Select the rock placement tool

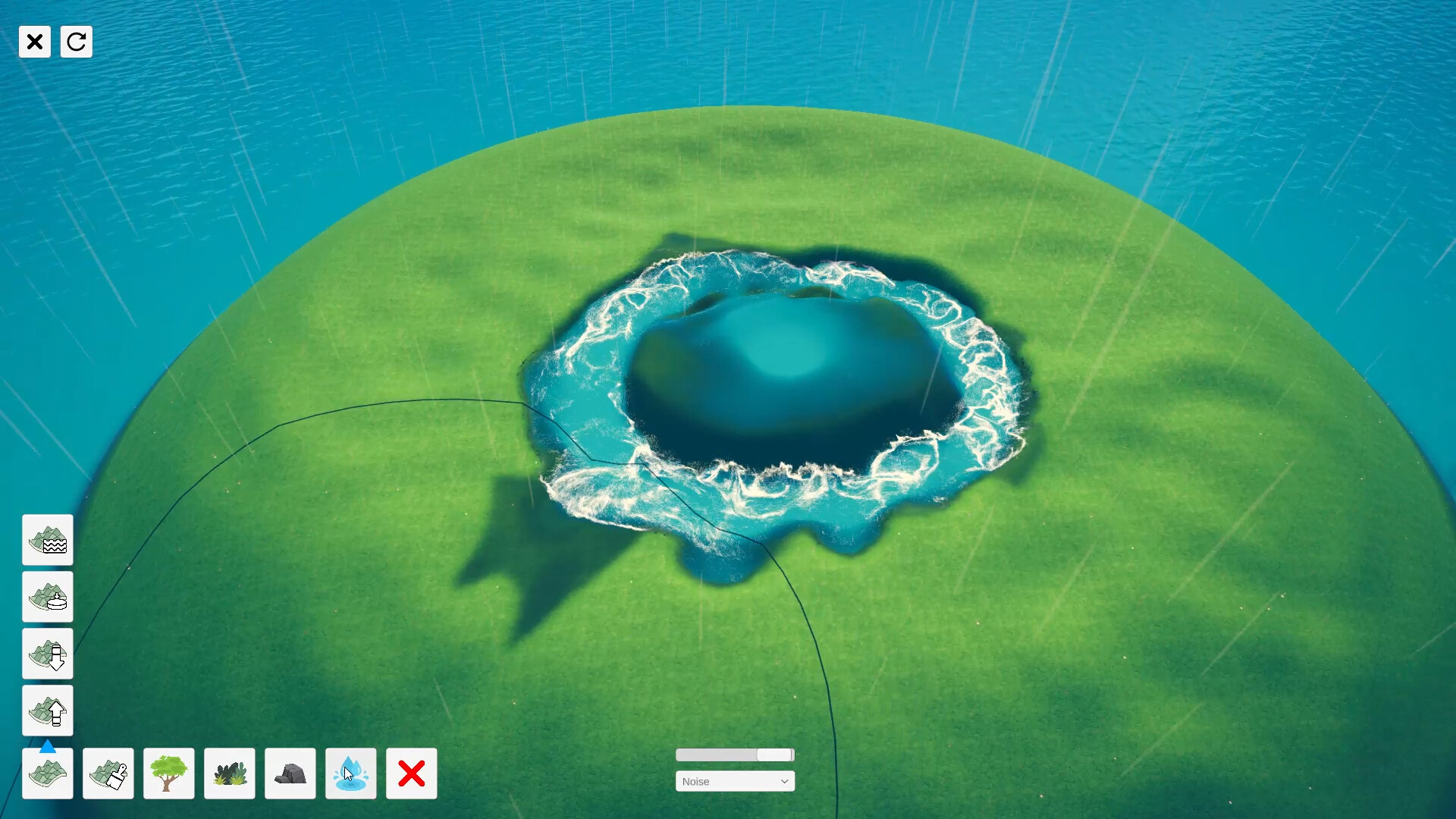[x=290, y=773]
